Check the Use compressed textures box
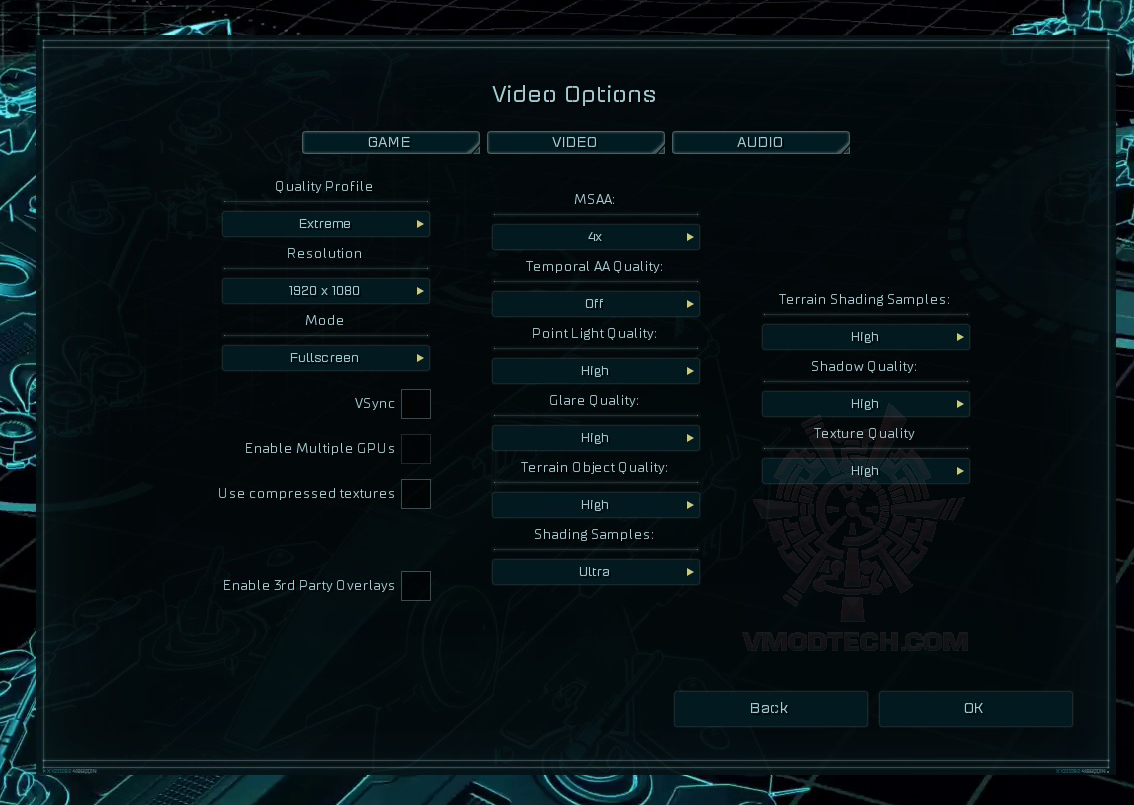 [x=416, y=494]
